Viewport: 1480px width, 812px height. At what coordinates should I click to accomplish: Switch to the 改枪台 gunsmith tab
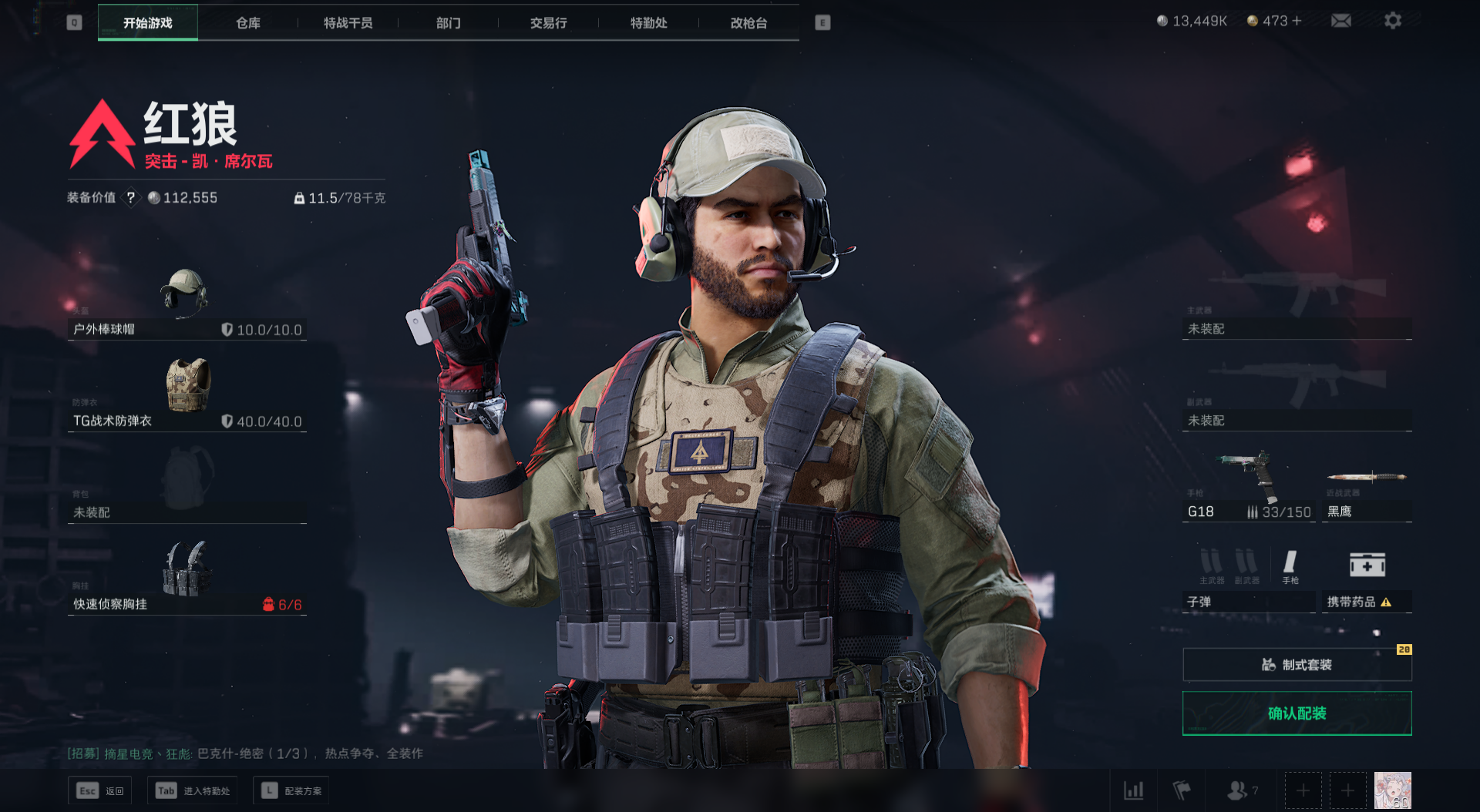coord(748,23)
